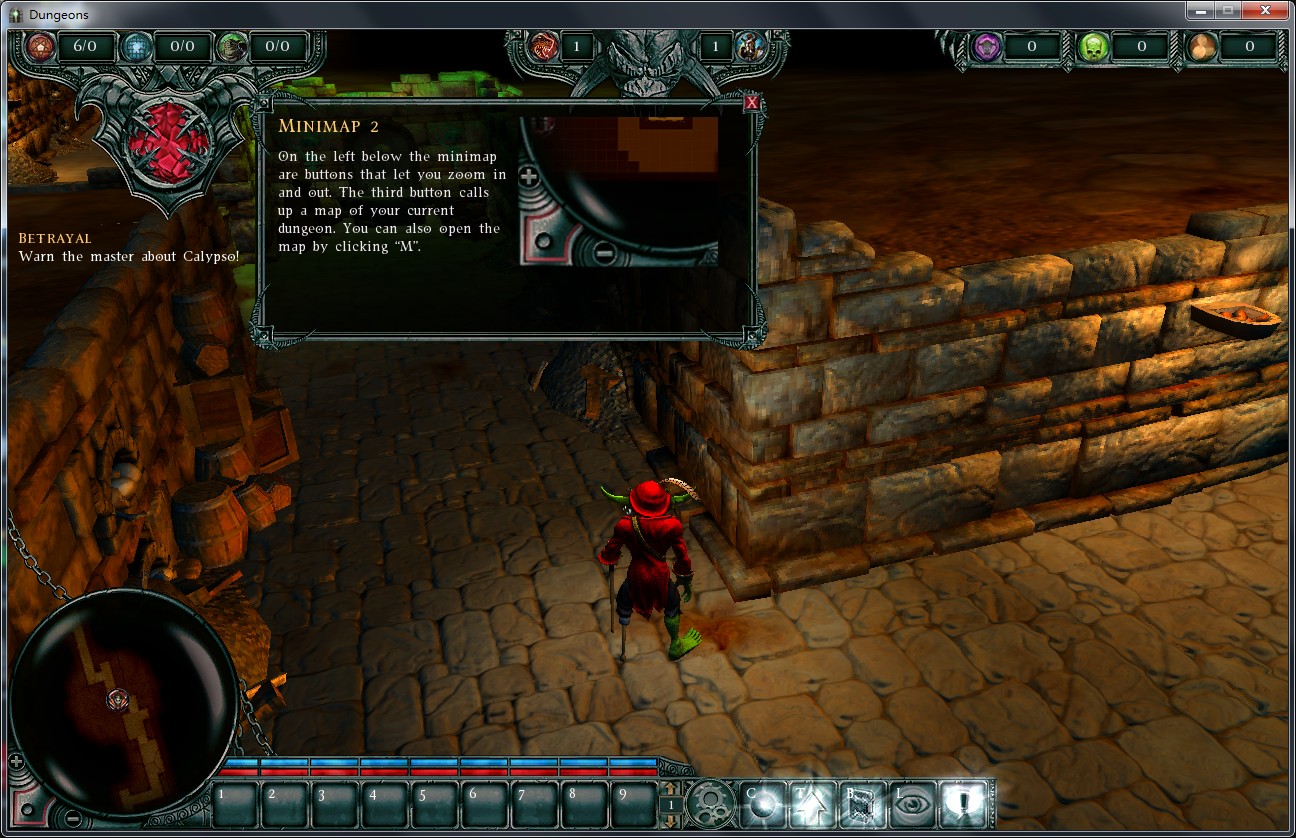Switch hotbar page with the up arrow
This screenshot has height=838, width=1296.
(x=671, y=790)
